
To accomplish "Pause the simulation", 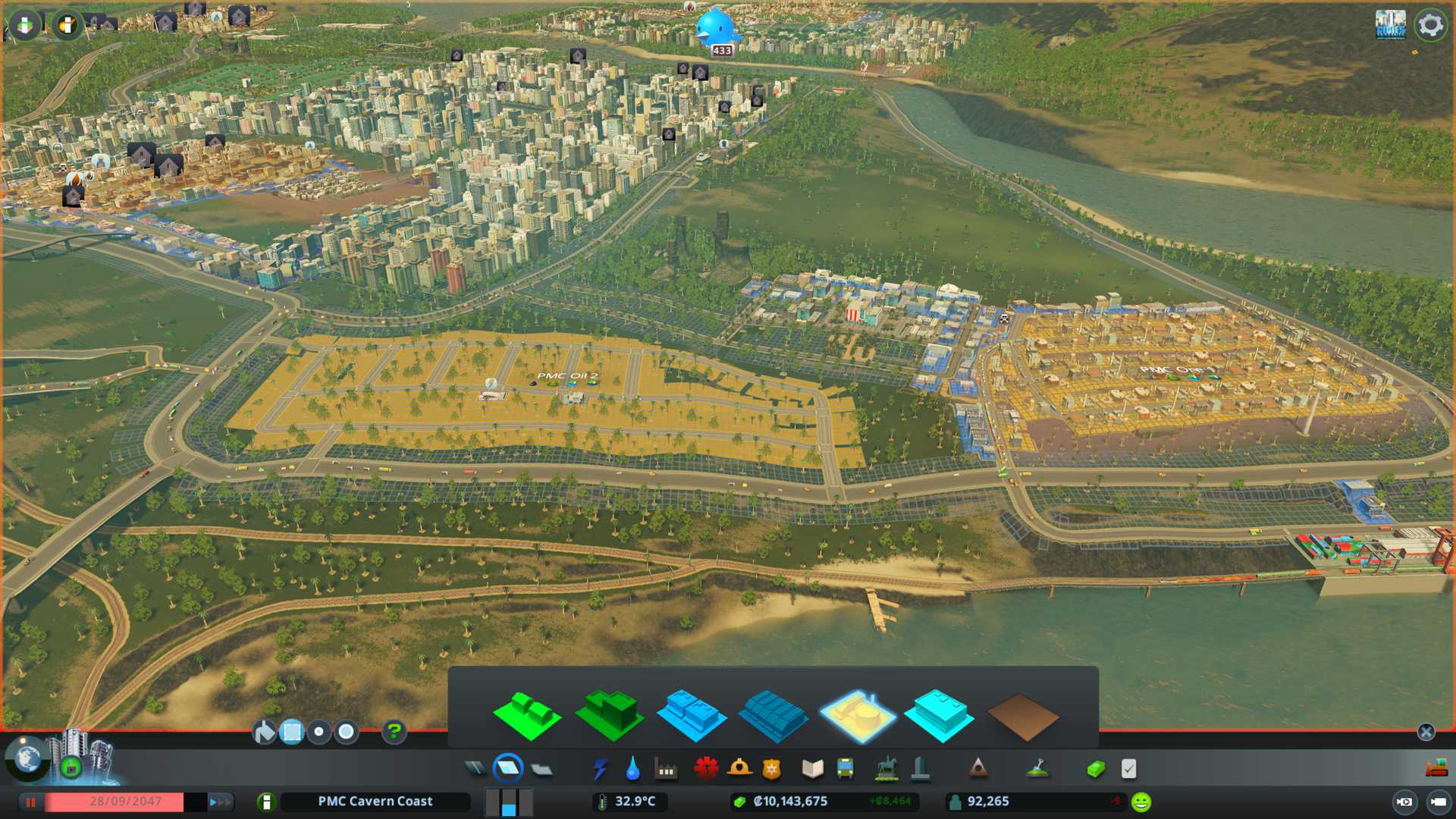I will coord(30,802).
